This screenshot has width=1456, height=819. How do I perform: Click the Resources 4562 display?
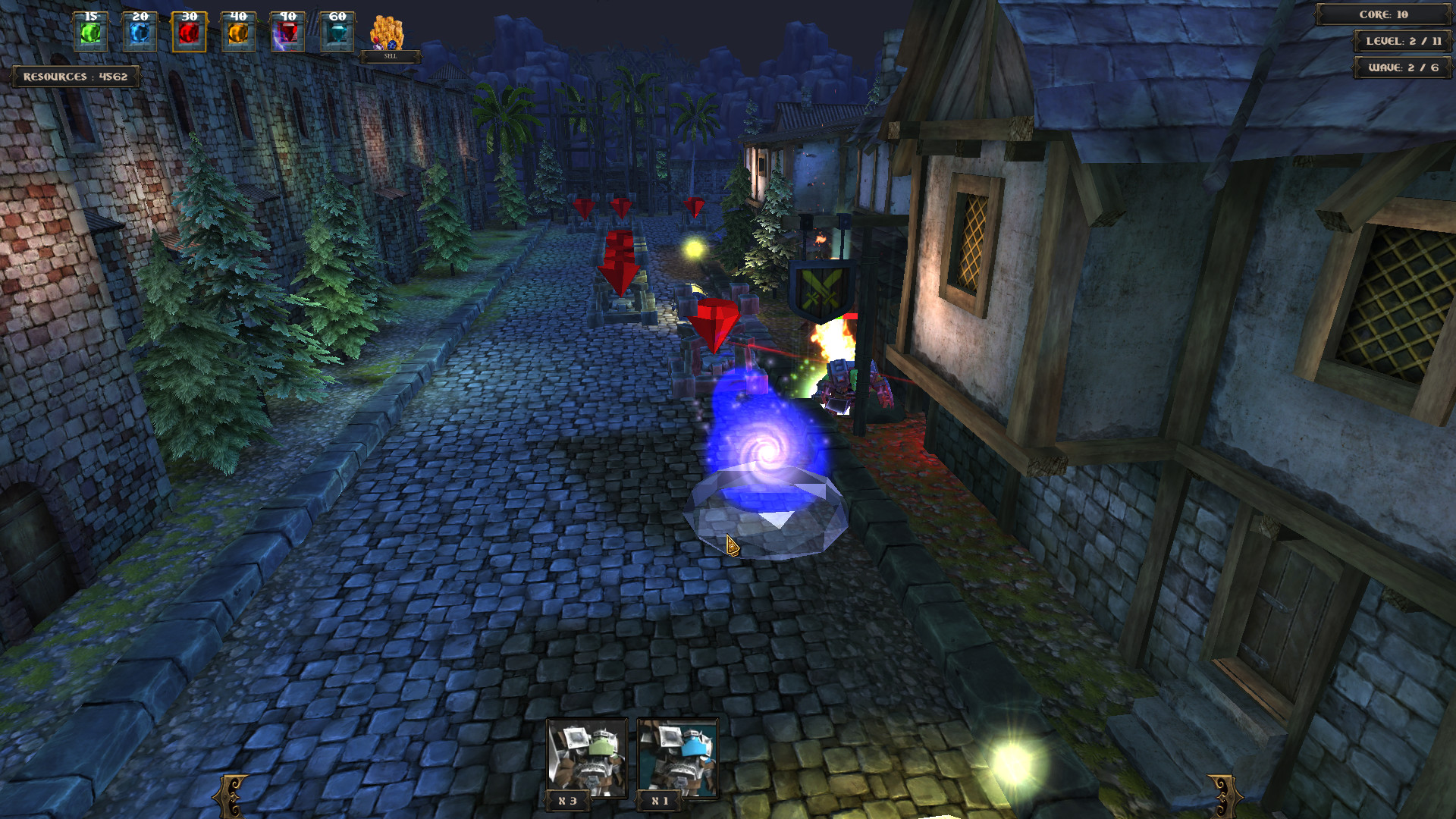(74, 76)
